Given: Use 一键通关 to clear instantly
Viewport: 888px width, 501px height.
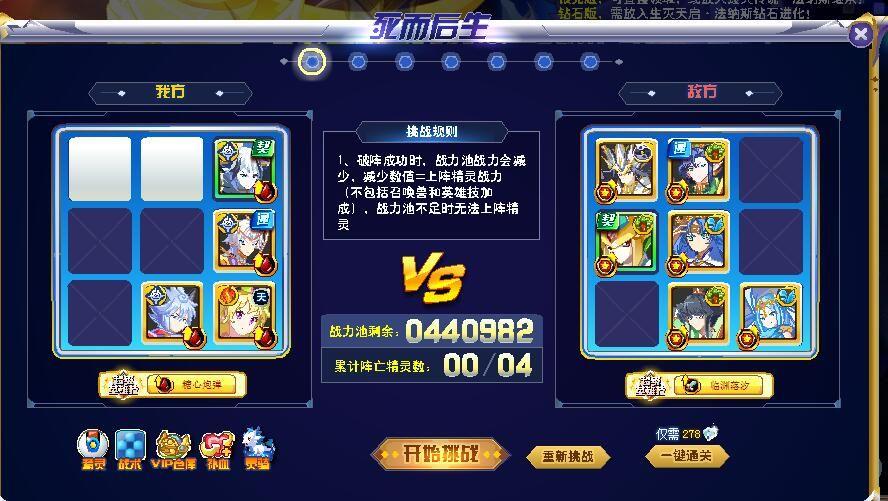Looking at the screenshot, I should [687, 456].
